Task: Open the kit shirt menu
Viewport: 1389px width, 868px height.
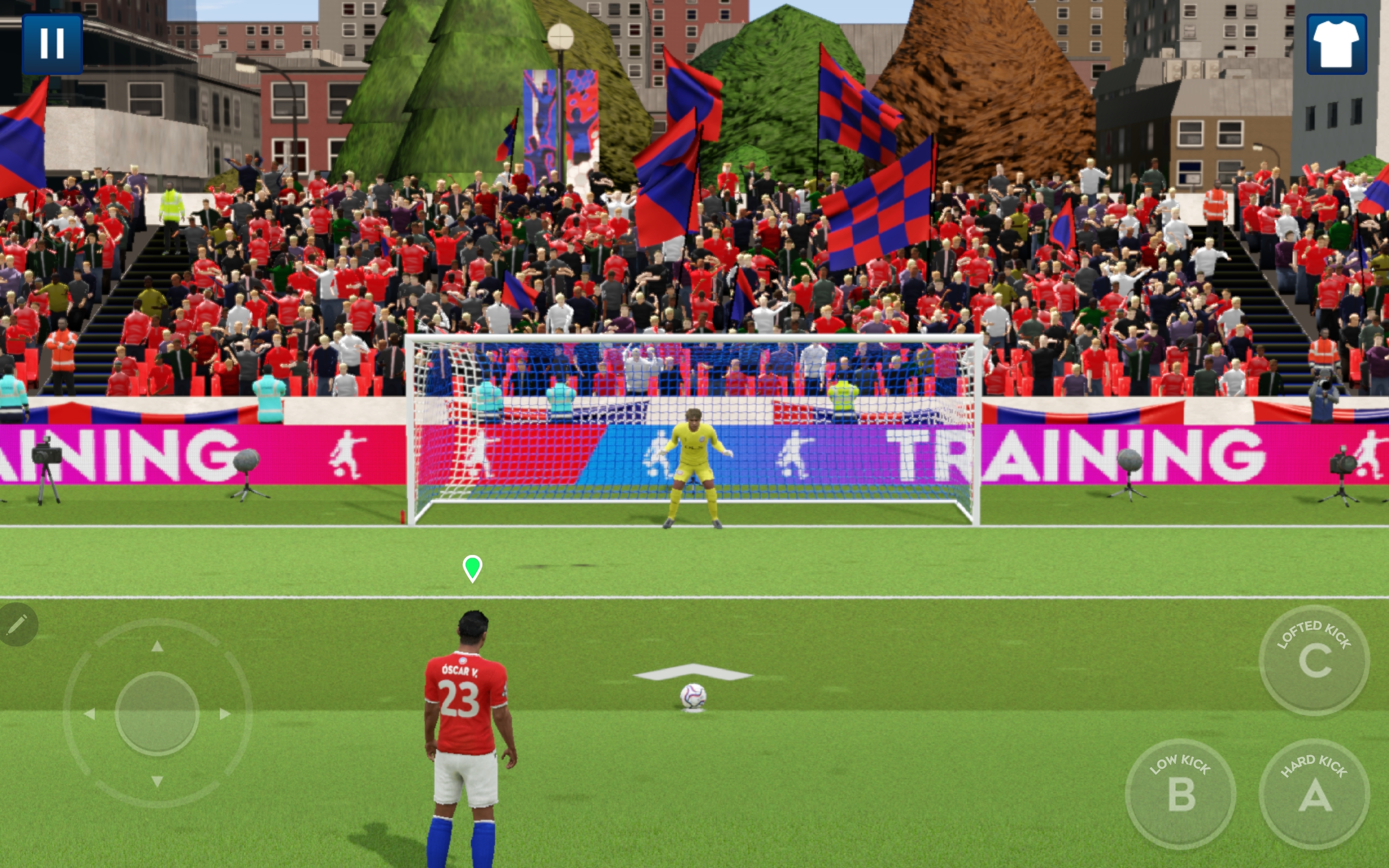Action: pyautogui.click(x=1336, y=44)
